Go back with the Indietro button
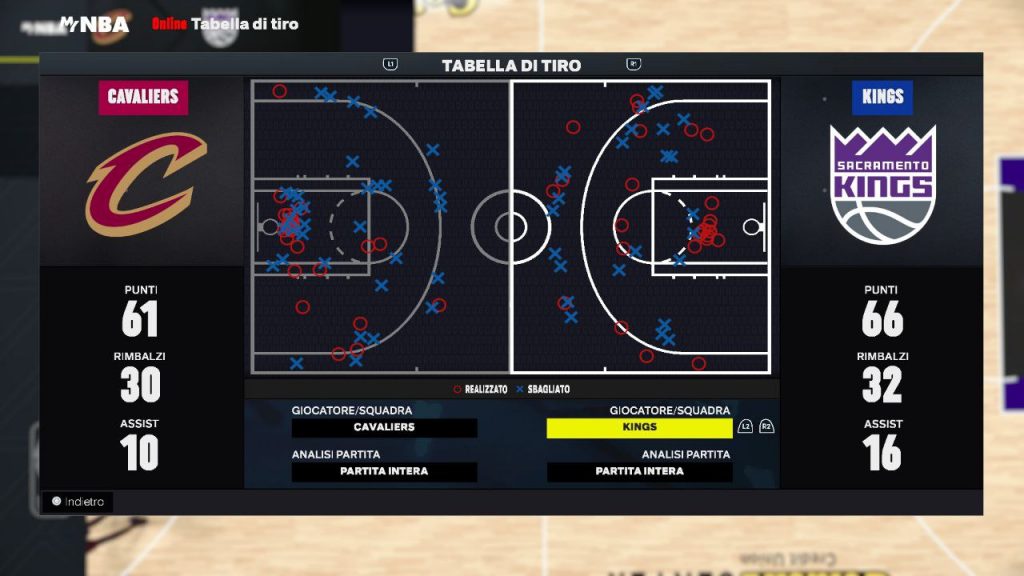Viewport: 1024px width, 576px height. (78, 502)
